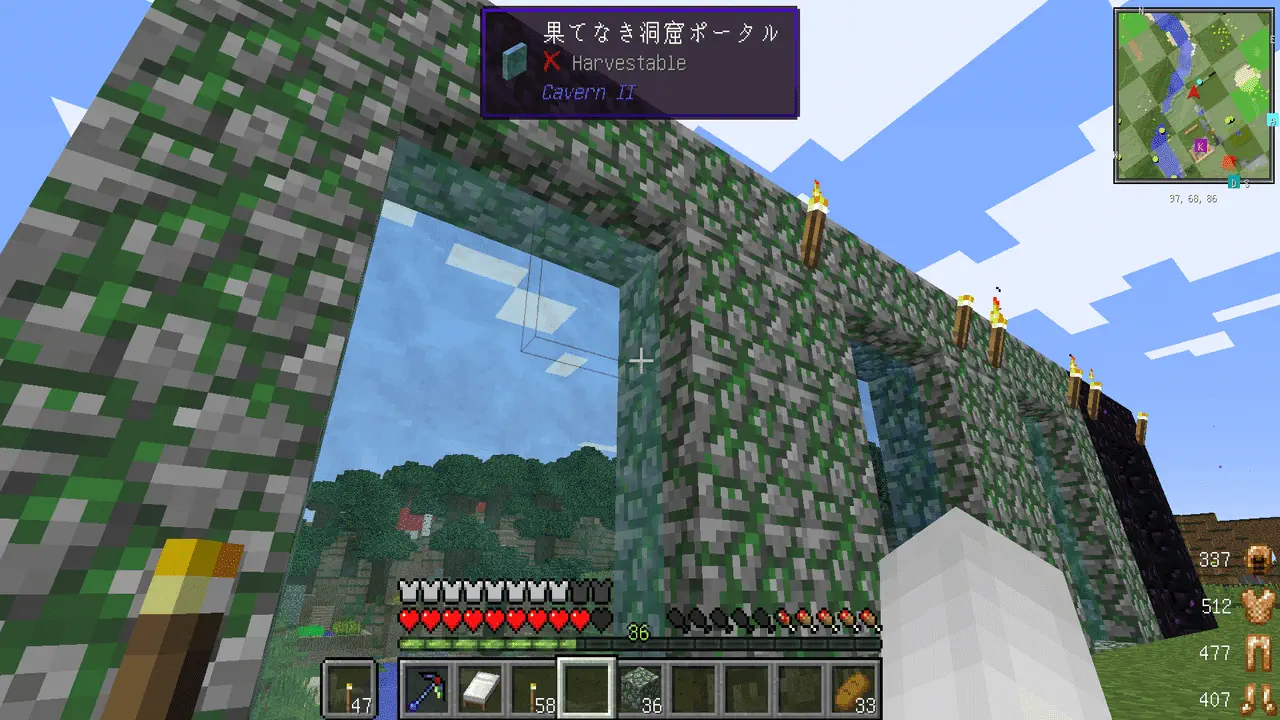Viewport: 1280px width, 720px height.
Task: Select the mossy cobblestone stack of 36
Action: coord(640,687)
